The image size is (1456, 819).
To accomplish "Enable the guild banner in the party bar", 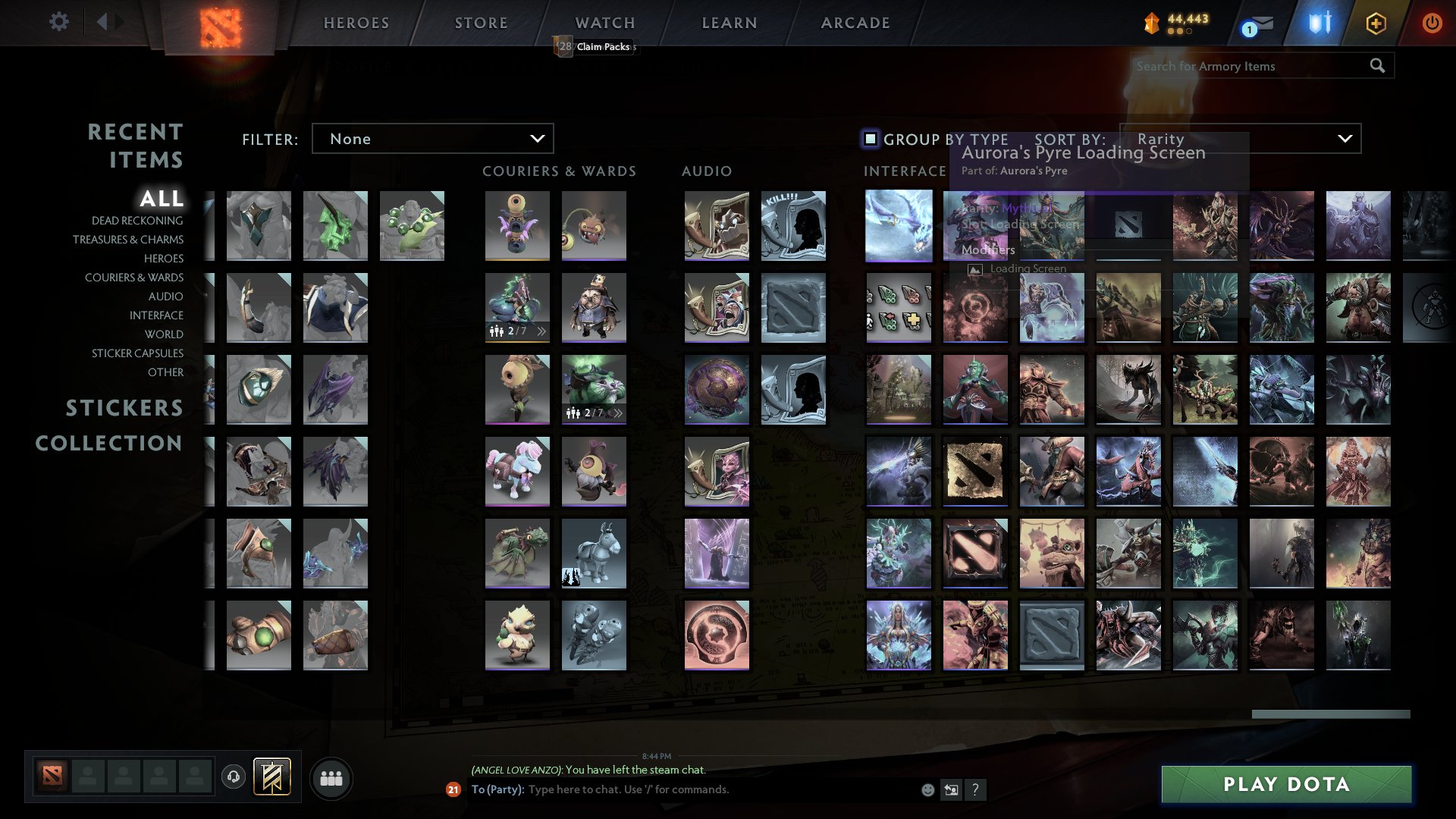I will pyautogui.click(x=271, y=777).
